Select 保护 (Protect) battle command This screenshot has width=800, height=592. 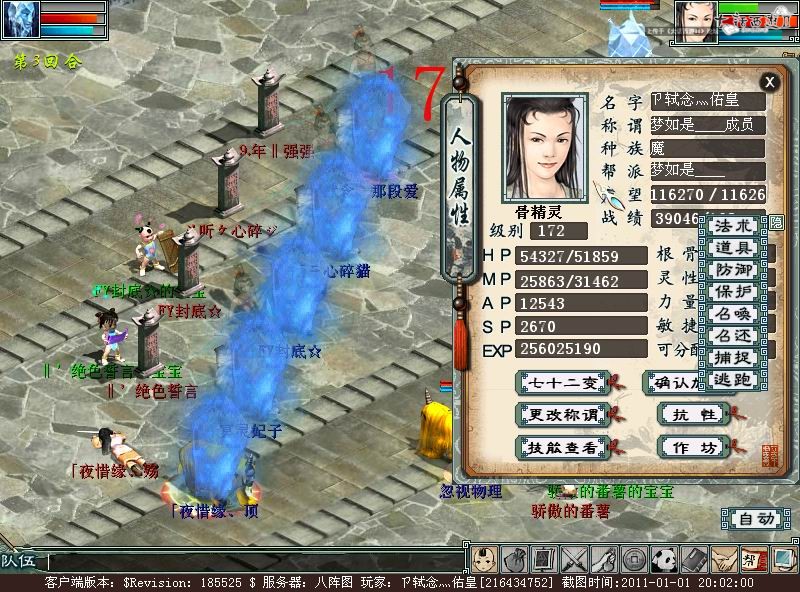pyautogui.click(x=733, y=291)
